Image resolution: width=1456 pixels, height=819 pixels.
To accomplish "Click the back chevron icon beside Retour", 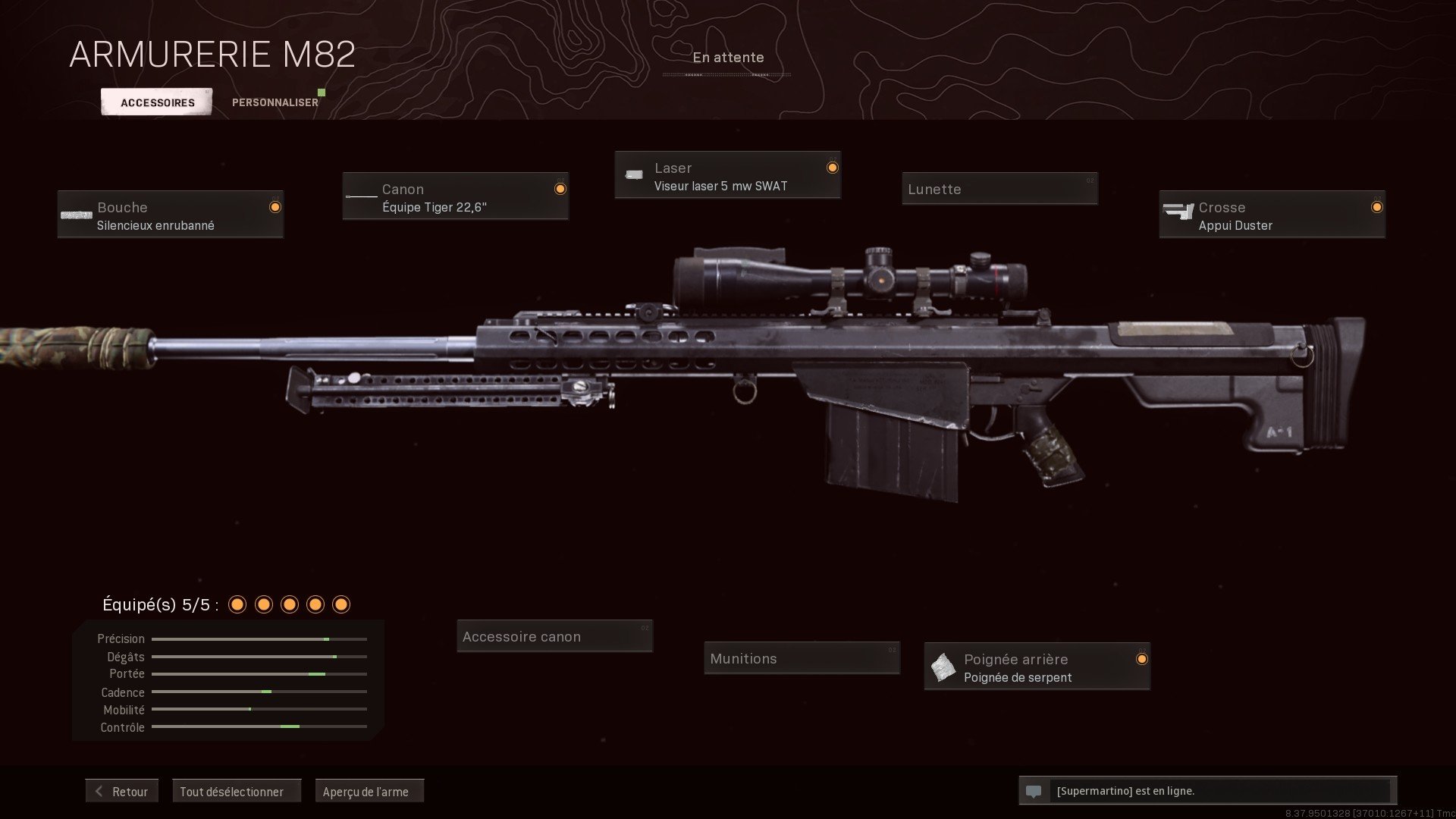I will (99, 791).
